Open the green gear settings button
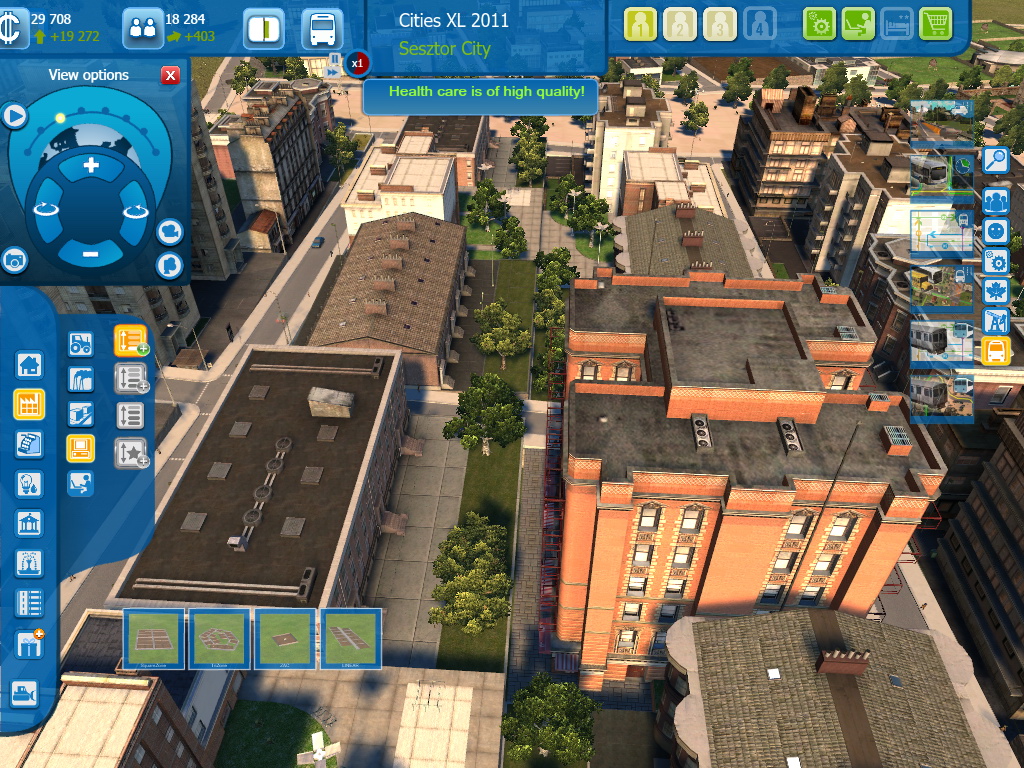The width and height of the screenshot is (1024, 768). pos(819,24)
